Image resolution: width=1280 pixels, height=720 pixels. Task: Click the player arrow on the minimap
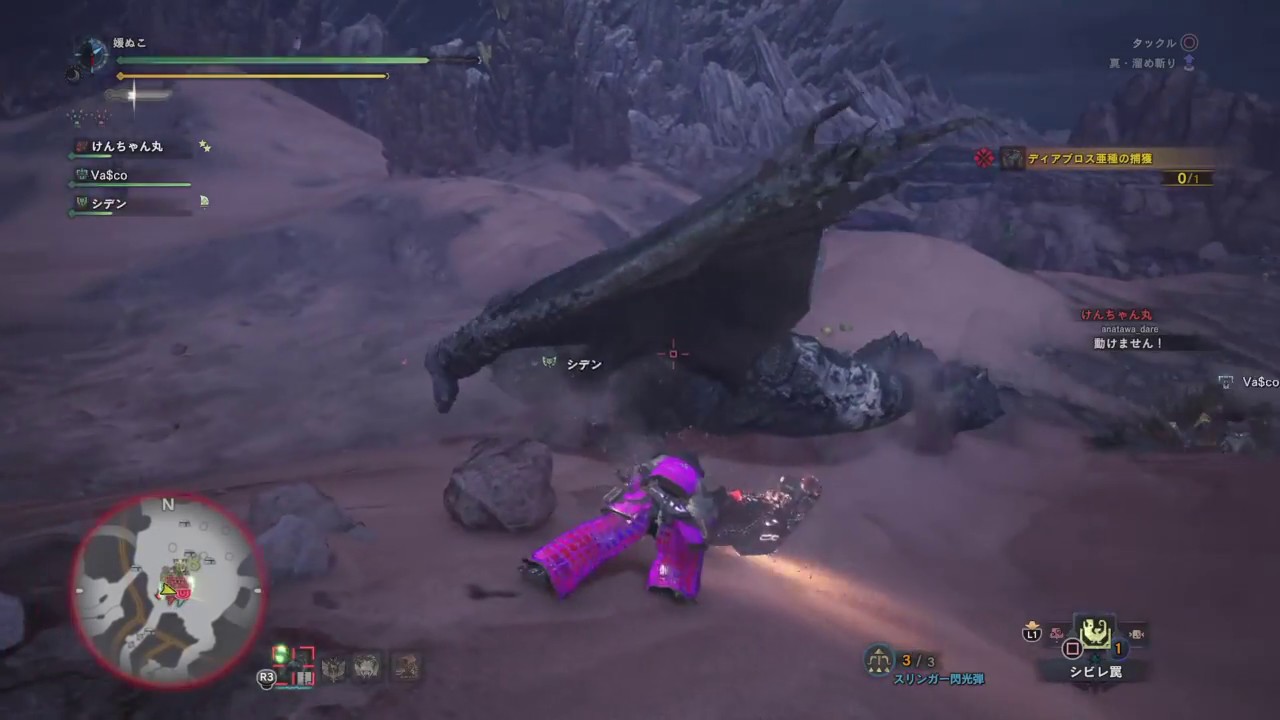pos(170,592)
